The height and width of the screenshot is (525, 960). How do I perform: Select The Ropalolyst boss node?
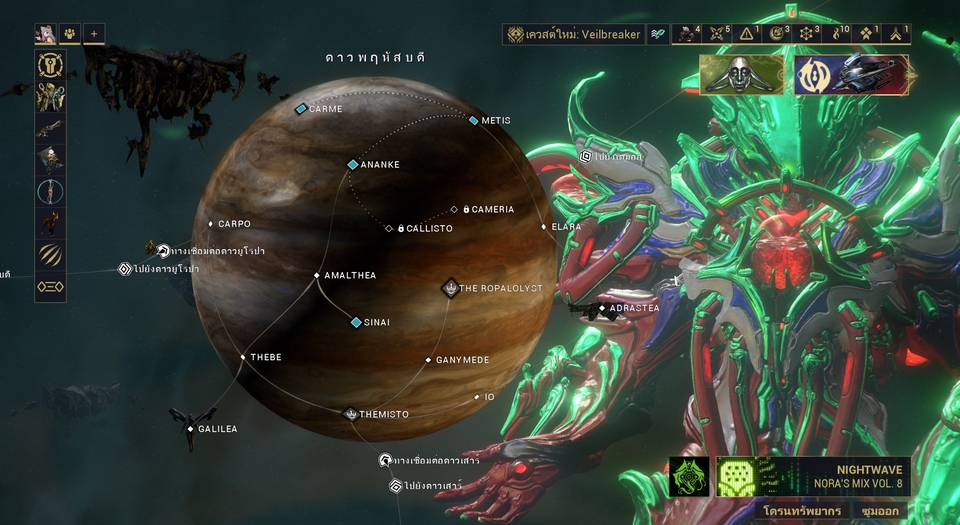point(451,288)
